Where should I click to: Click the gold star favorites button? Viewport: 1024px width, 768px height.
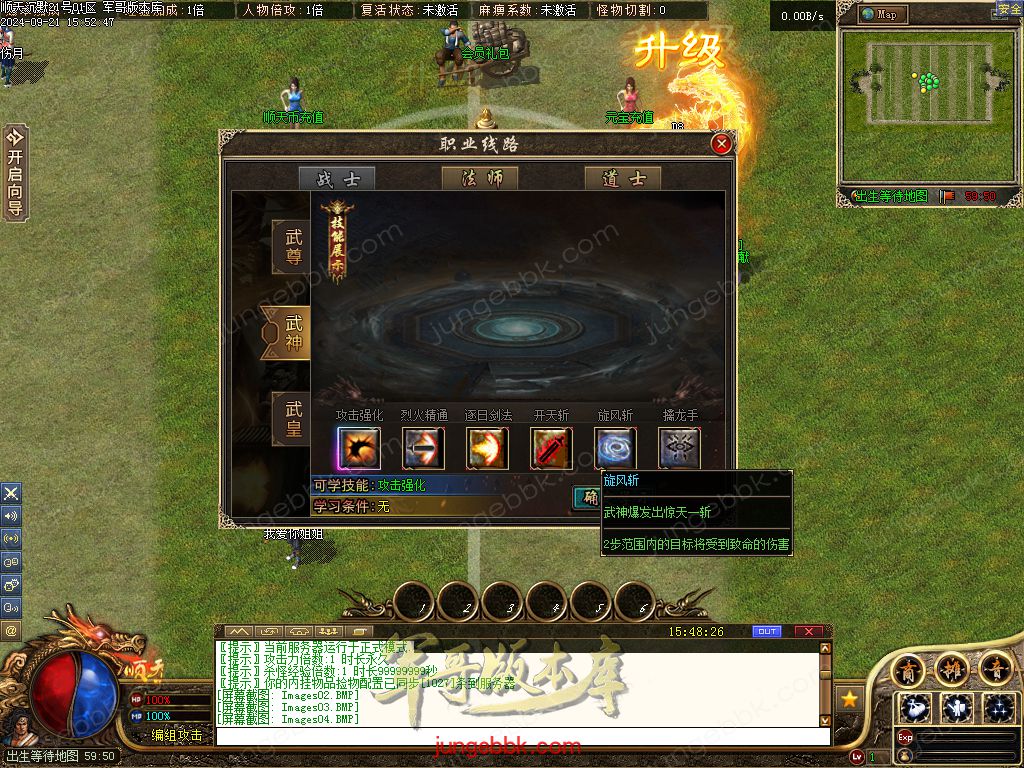click(x=849, y=698)
